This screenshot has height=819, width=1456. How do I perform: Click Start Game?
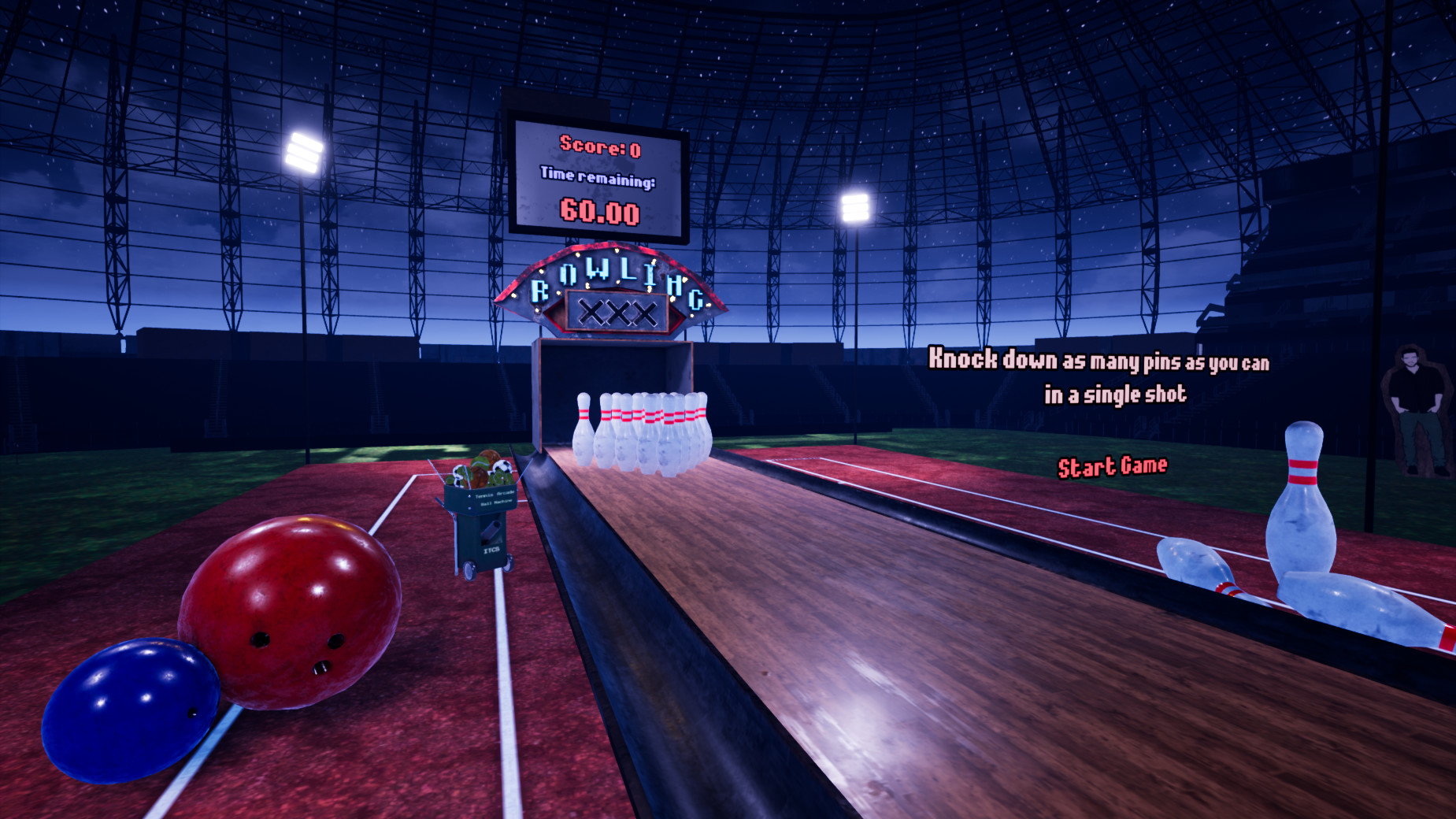point(1113,465)
